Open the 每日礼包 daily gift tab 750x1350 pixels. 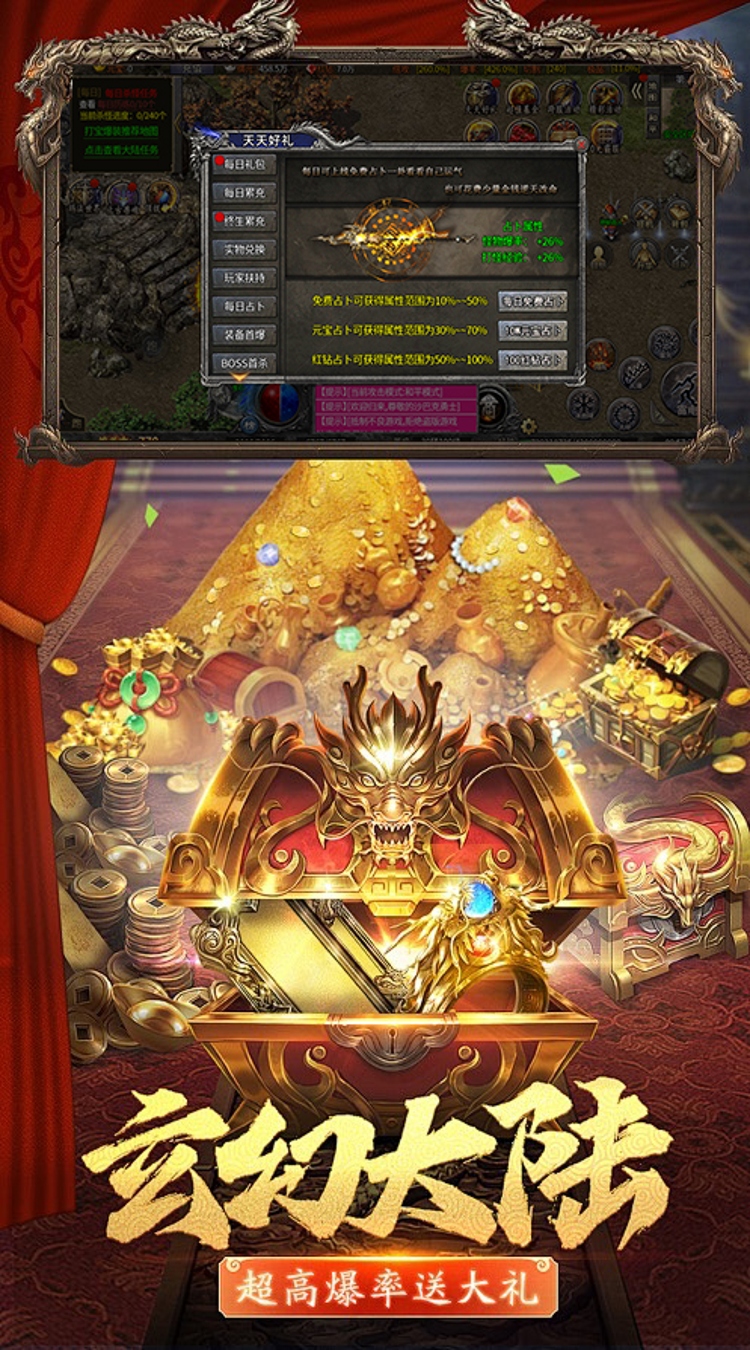244,164
